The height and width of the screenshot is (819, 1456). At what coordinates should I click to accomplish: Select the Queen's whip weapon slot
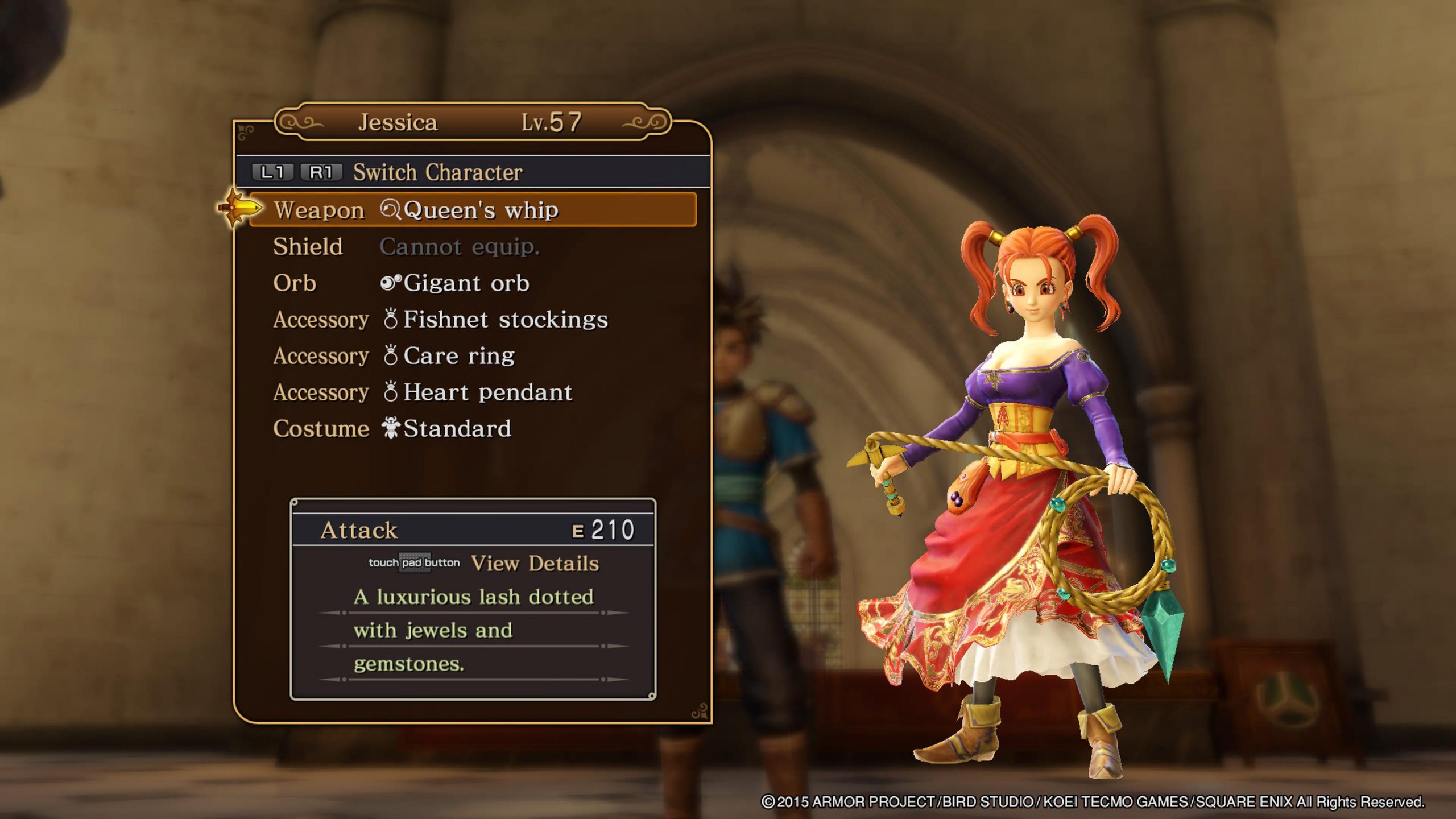click(472, 210)
